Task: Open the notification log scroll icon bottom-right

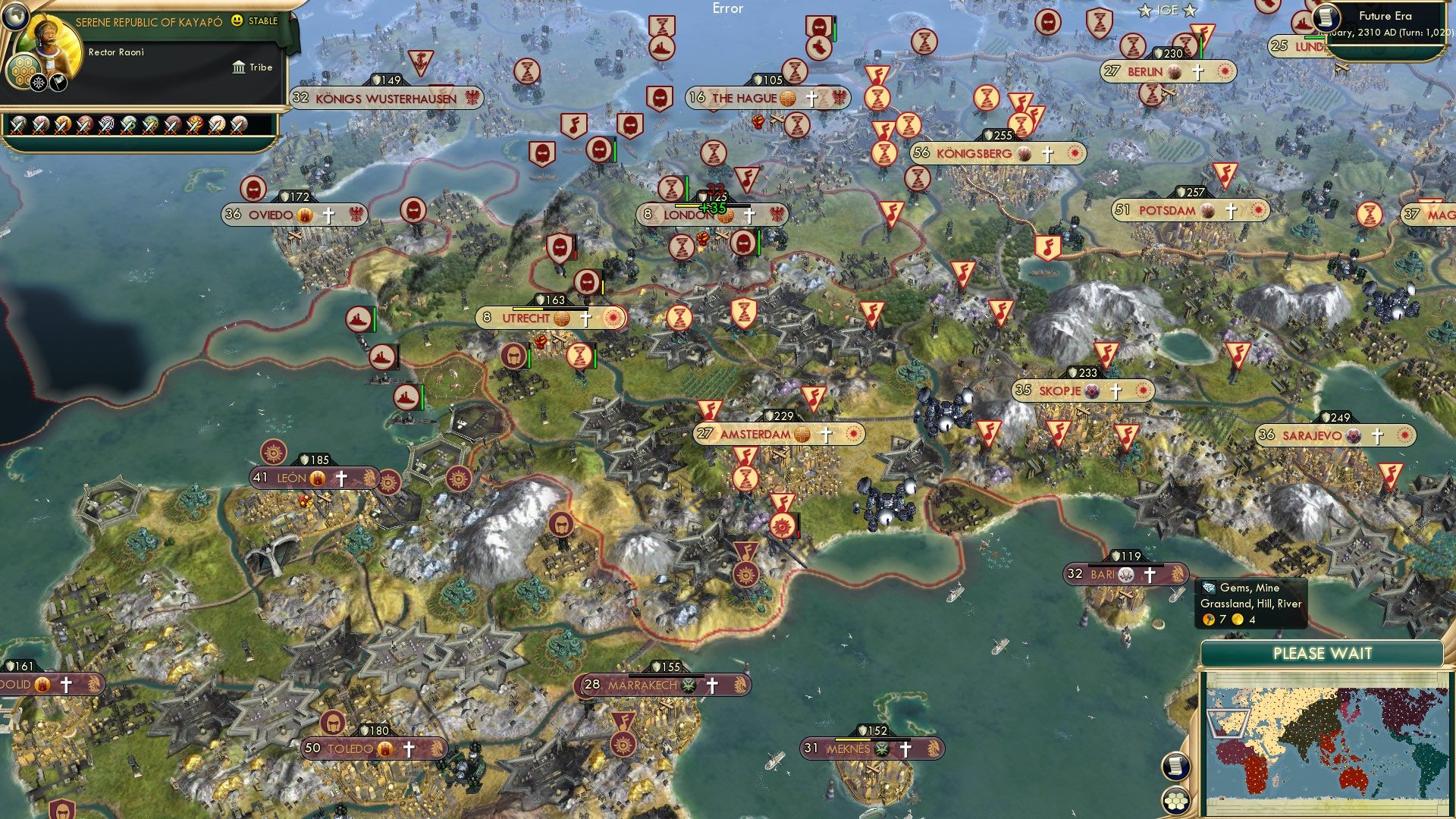Action: point(1175,766)
